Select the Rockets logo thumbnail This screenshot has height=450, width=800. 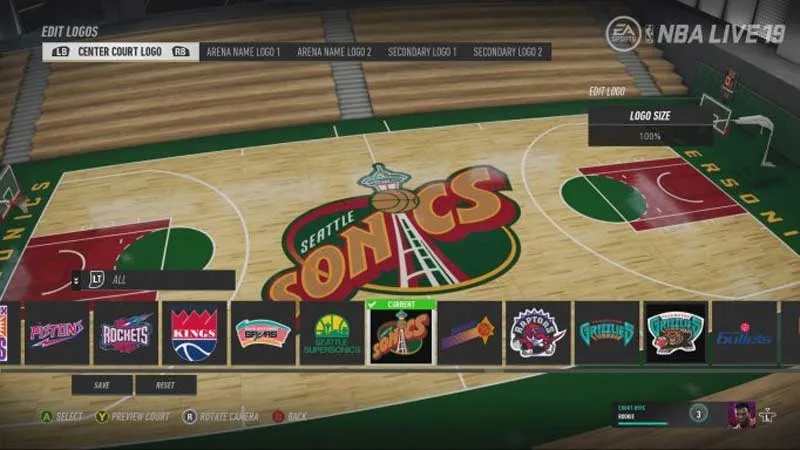coord(126,333)
